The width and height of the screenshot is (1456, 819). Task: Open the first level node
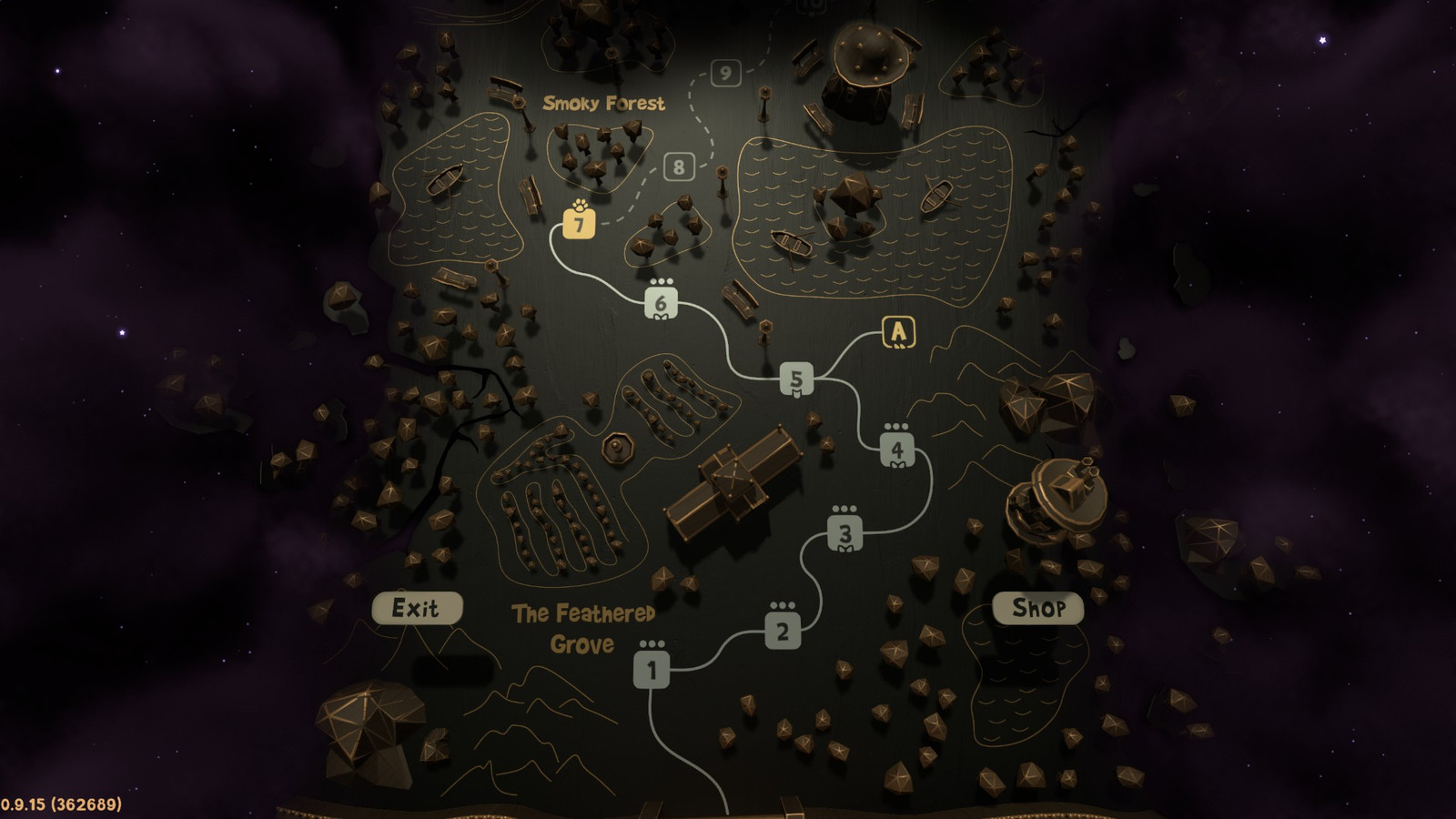tap(652, 671)
